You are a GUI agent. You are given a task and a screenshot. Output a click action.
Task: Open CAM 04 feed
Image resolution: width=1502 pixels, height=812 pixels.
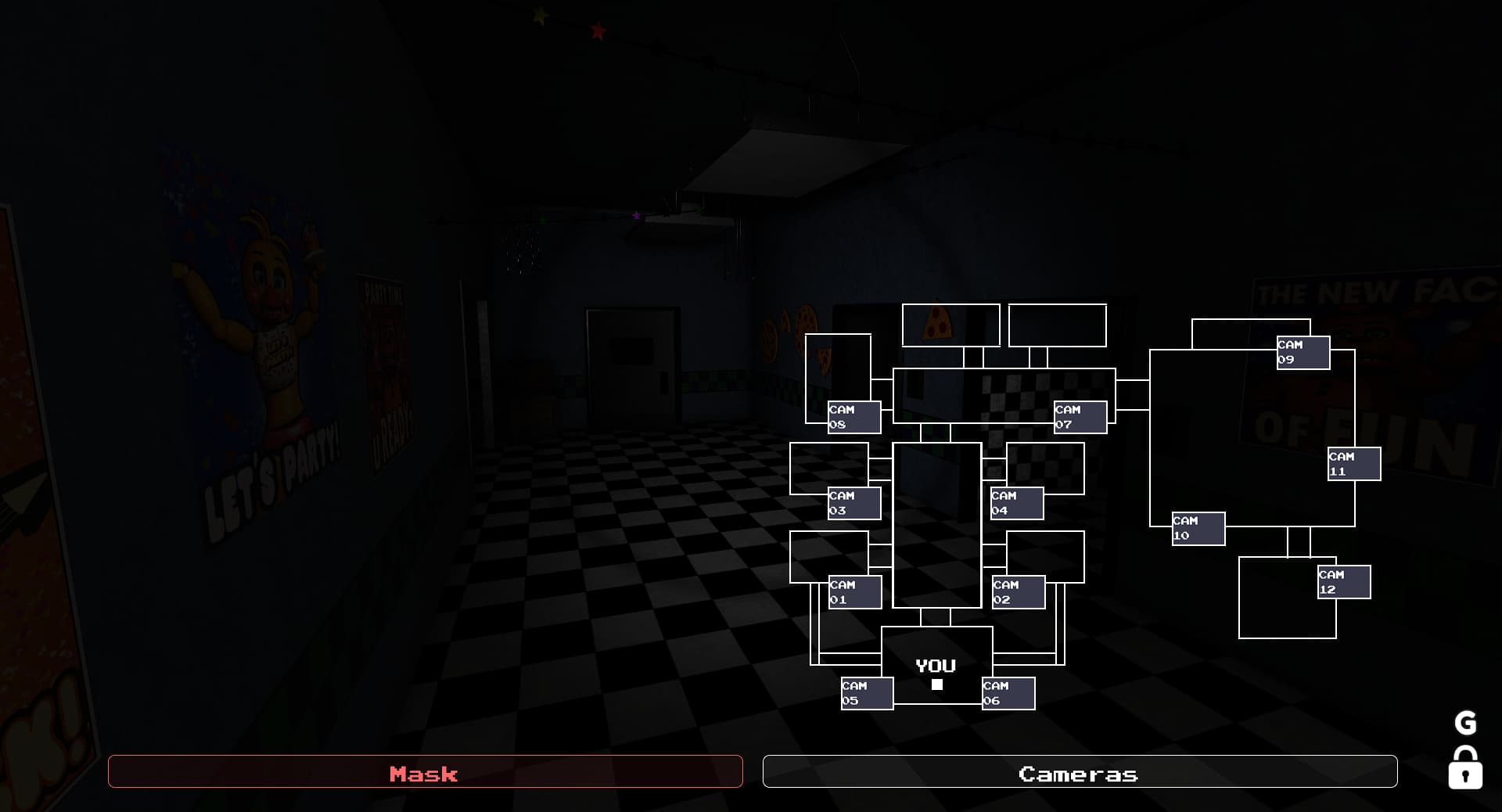1015,501
